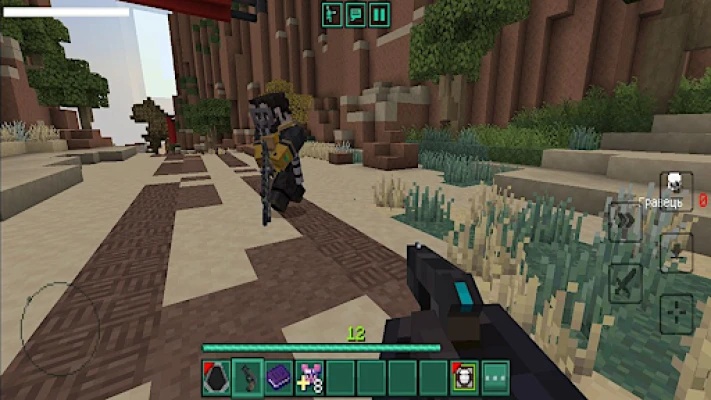Select the gun slot in the hotbar
The width and height of the screenshot is (711, 400).
(247, 378)
